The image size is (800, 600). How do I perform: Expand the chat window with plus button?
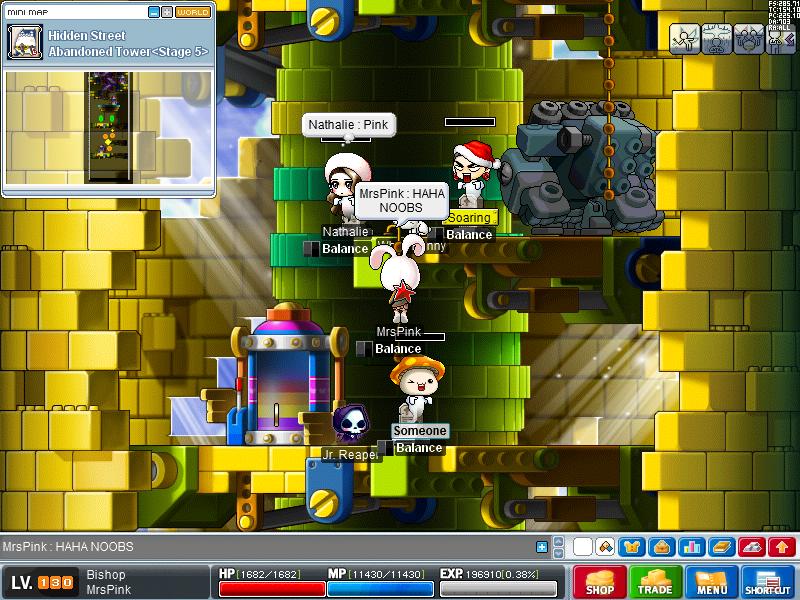pyautogui.click(x=542, y=547)
